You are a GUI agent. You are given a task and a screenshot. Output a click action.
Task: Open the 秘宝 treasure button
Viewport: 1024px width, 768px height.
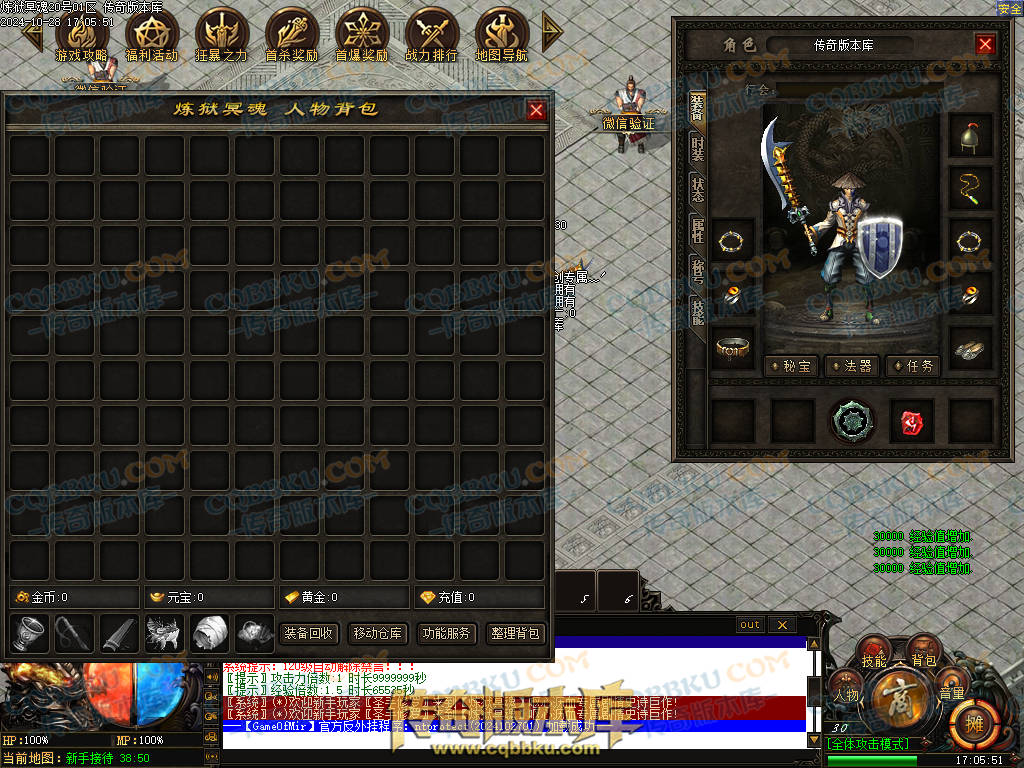792,366
